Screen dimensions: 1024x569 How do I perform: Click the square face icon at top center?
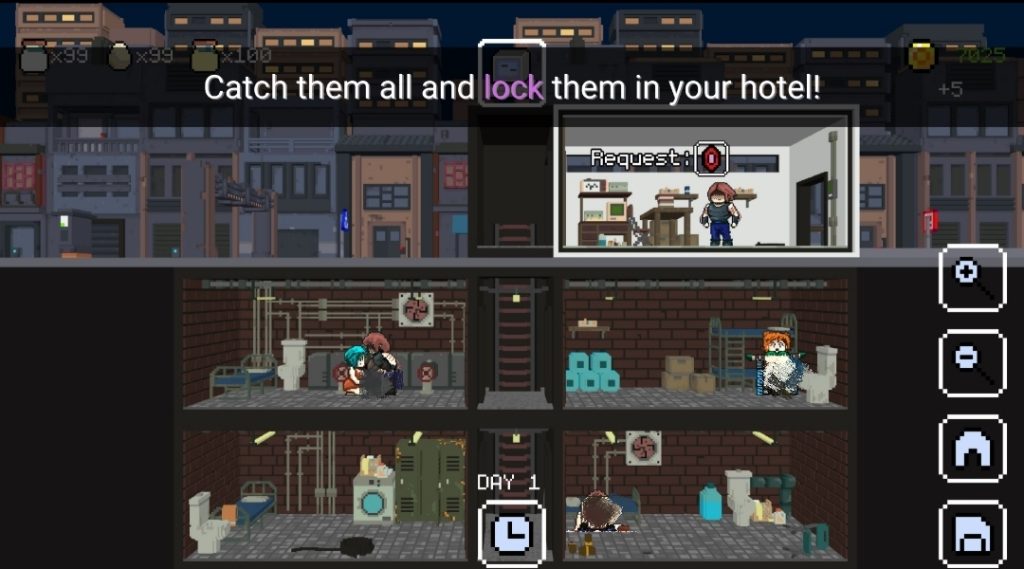coord(511,69)
